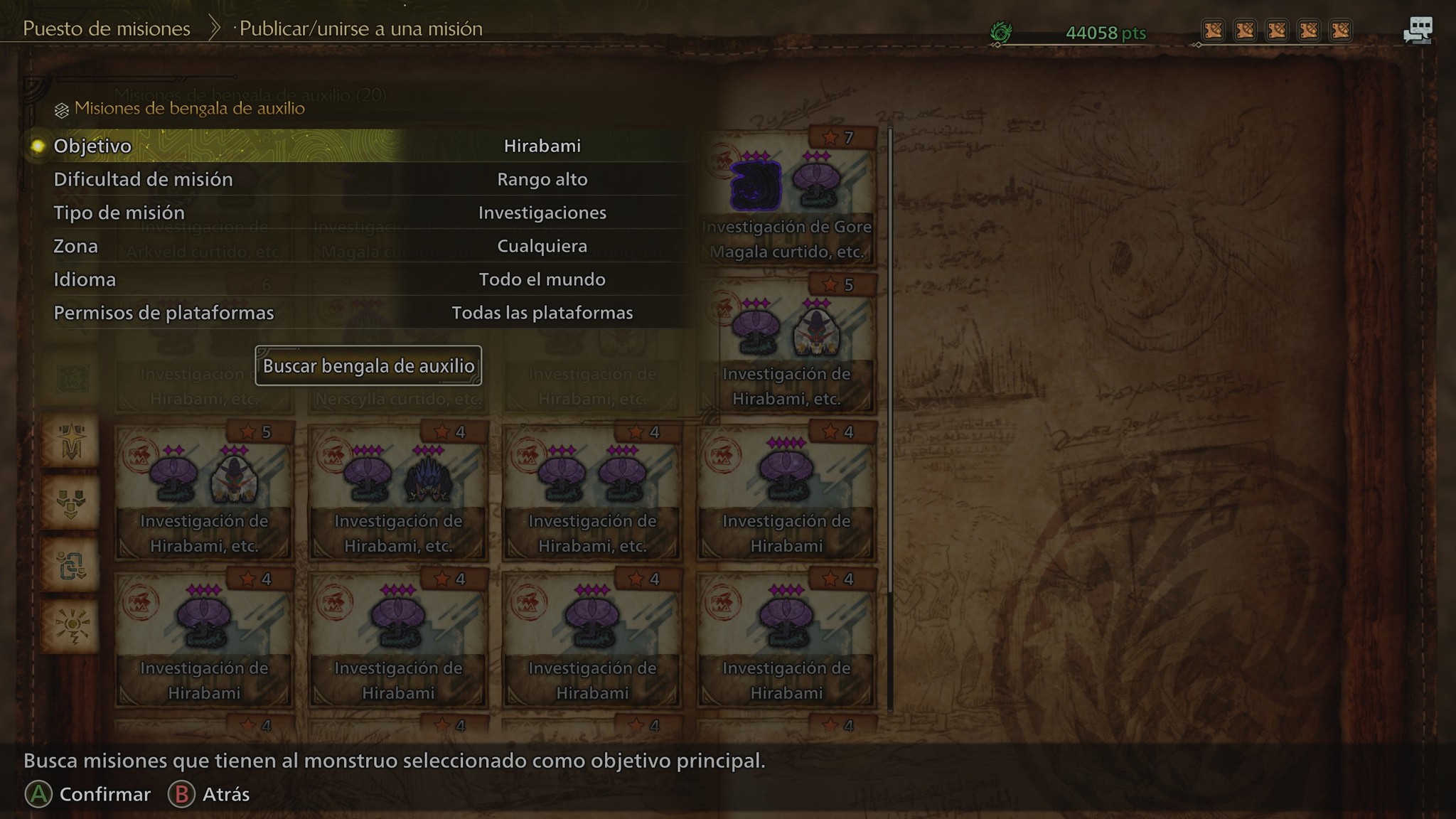The width and height of the screenshot is (1456, 819).
Task: Open the chat icon in top corner
Action: tap(1418, 31)
